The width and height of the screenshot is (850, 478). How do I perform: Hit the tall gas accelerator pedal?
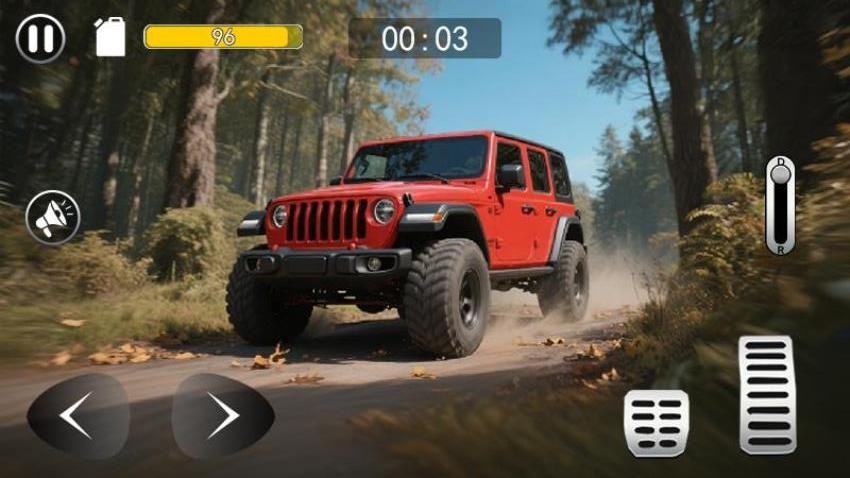(x=767, y=394)
